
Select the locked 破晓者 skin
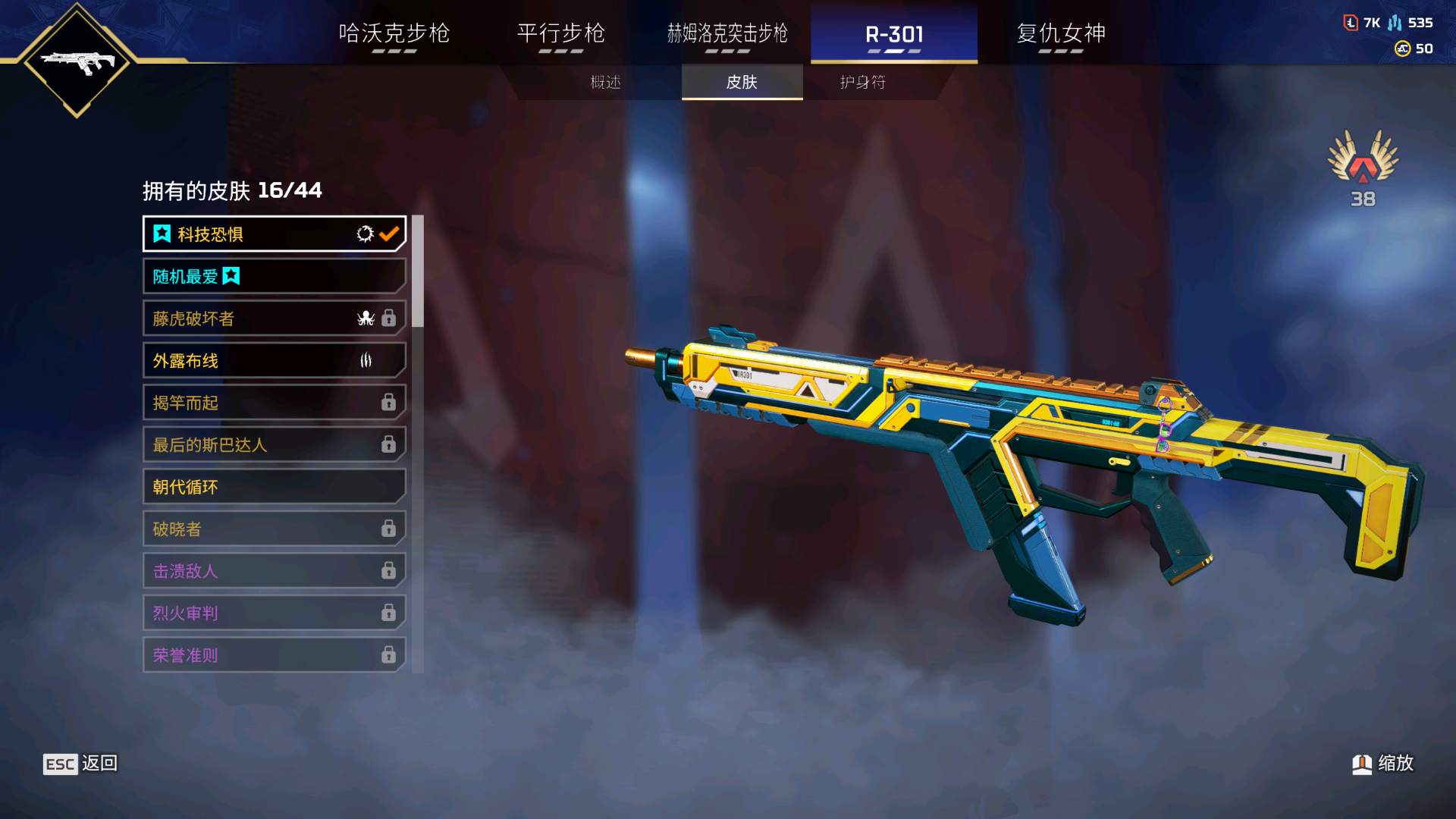(274, 529)
